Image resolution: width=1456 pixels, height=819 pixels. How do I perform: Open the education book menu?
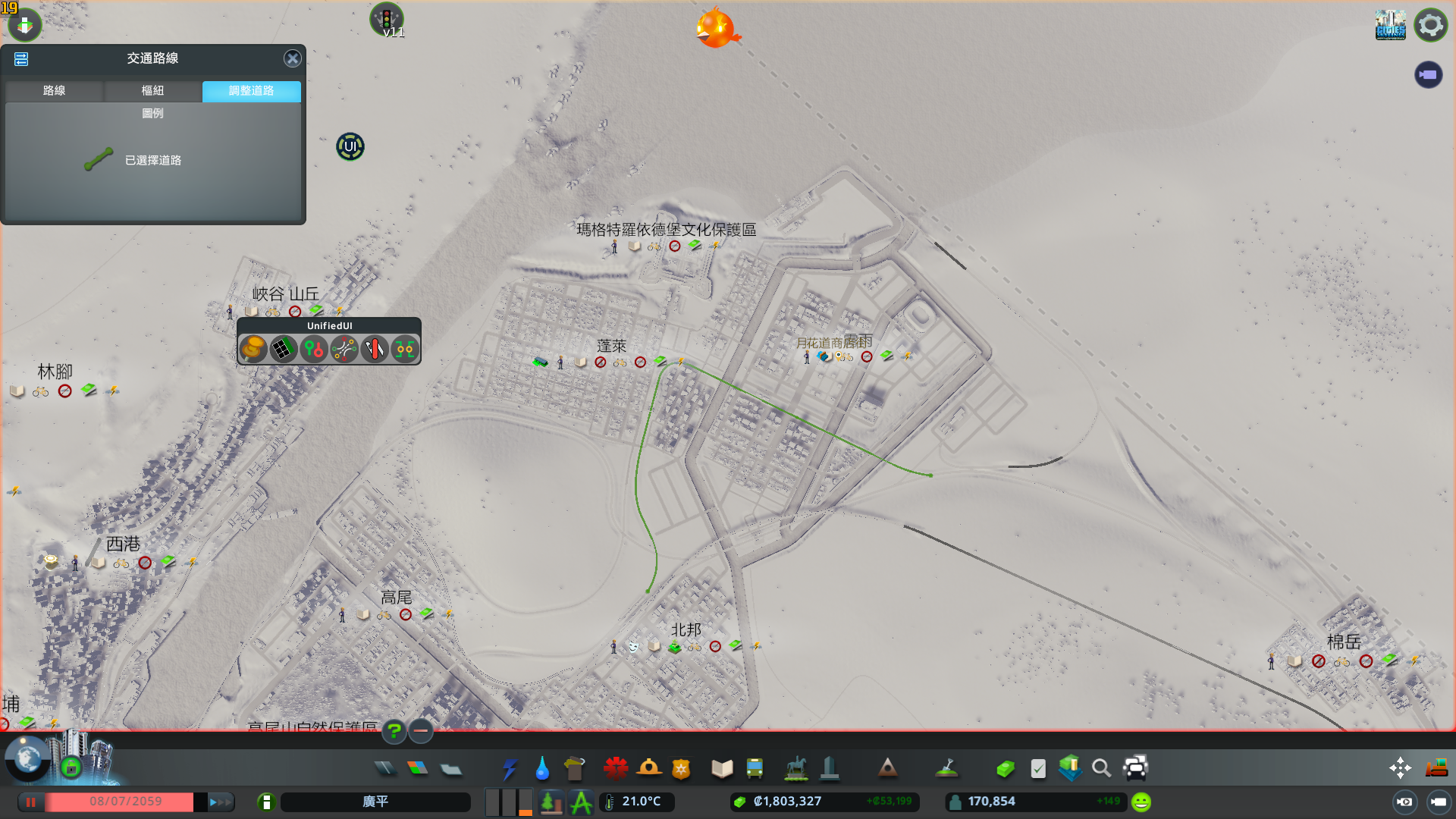click(x=722, y=769)
